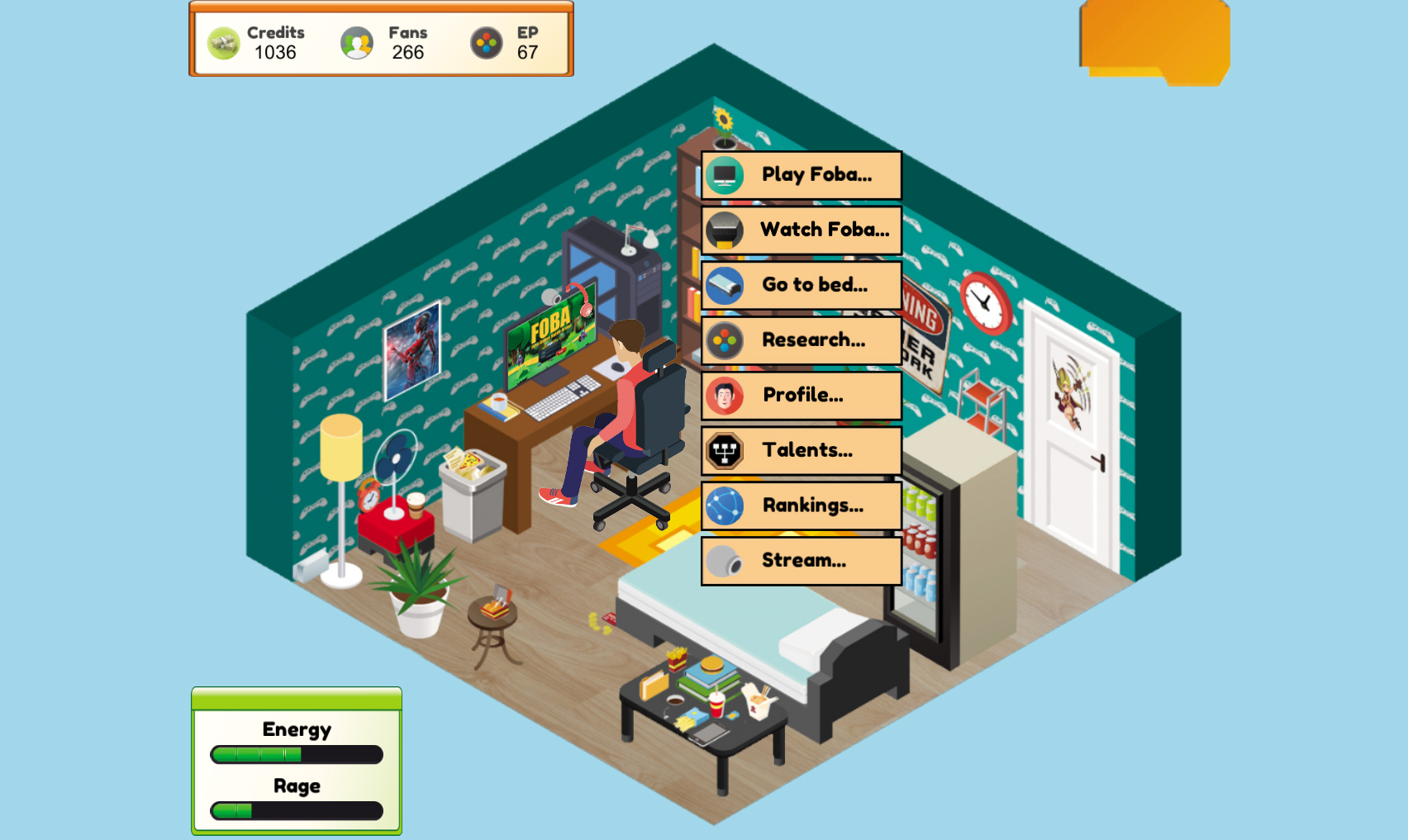
Task: Click the character sitting at the desk
Action: click(x=626, y=388)
